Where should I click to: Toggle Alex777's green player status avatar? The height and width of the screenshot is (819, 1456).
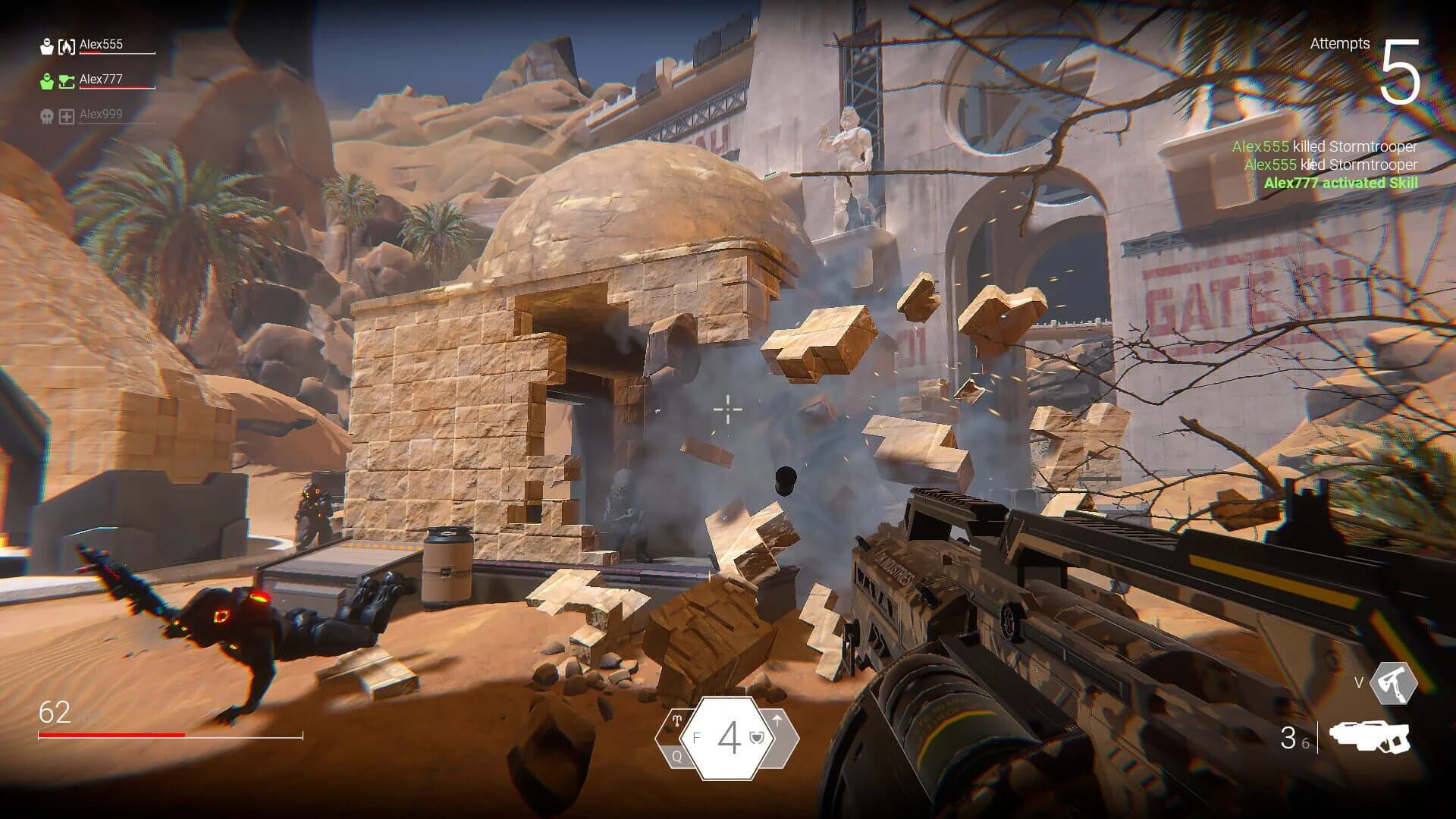click(x=46, y=81)
